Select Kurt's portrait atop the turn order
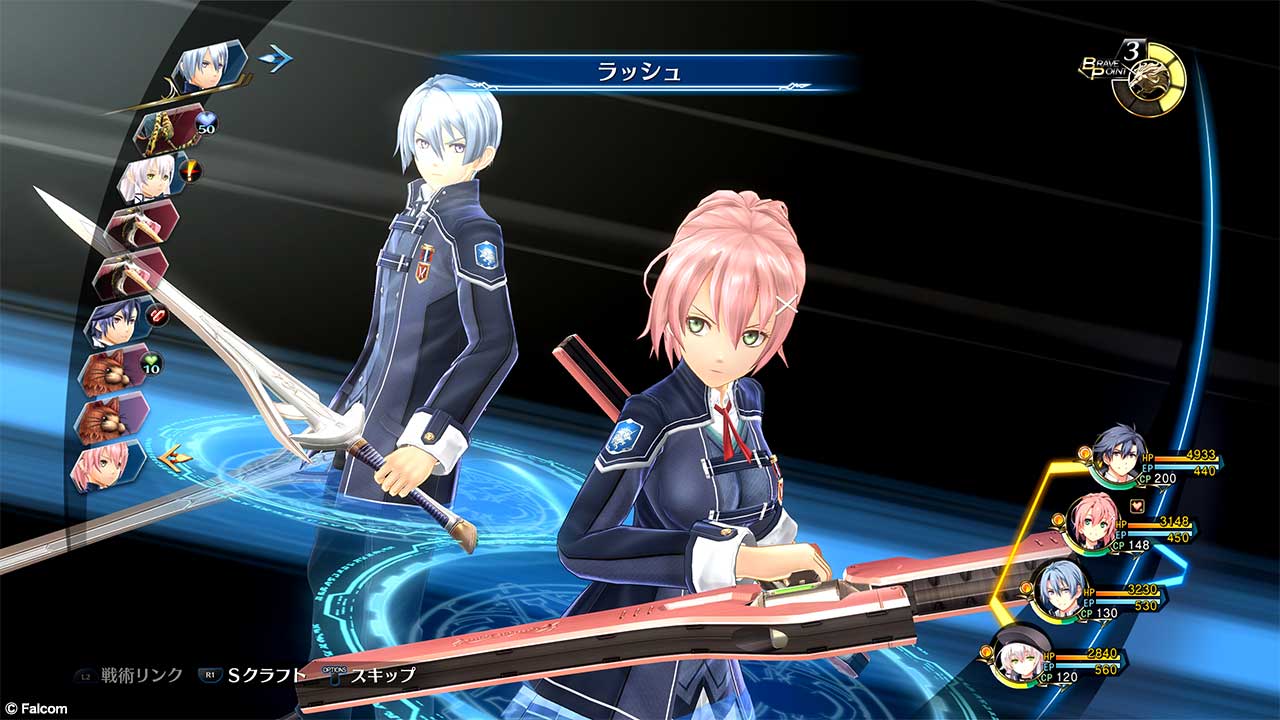Screen dimensions: 1280x720 point(207,66)
